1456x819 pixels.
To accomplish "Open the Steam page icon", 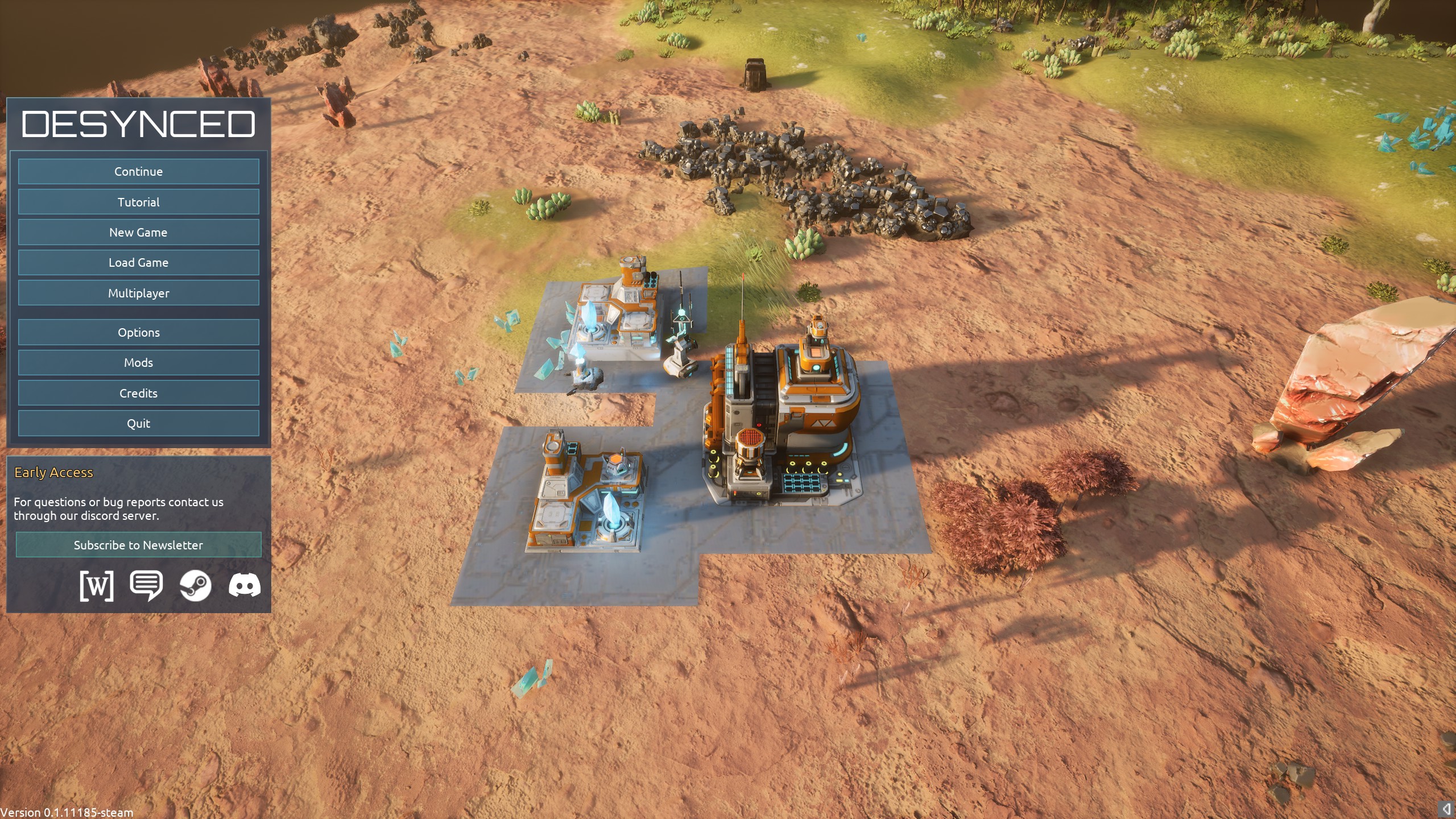I will (x=196, y=585).
